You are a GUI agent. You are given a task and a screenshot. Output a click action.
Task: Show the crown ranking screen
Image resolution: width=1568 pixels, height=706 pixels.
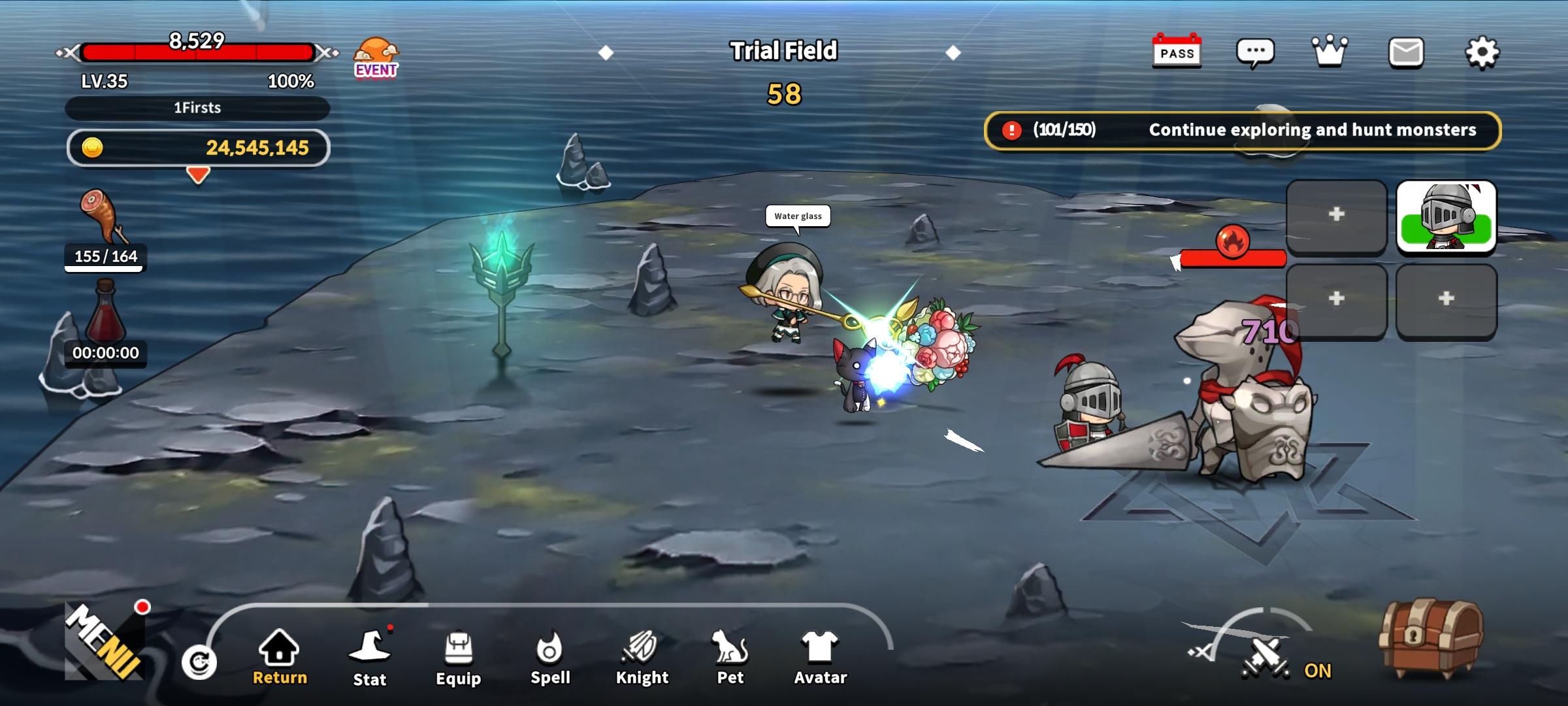(1330, 51)
